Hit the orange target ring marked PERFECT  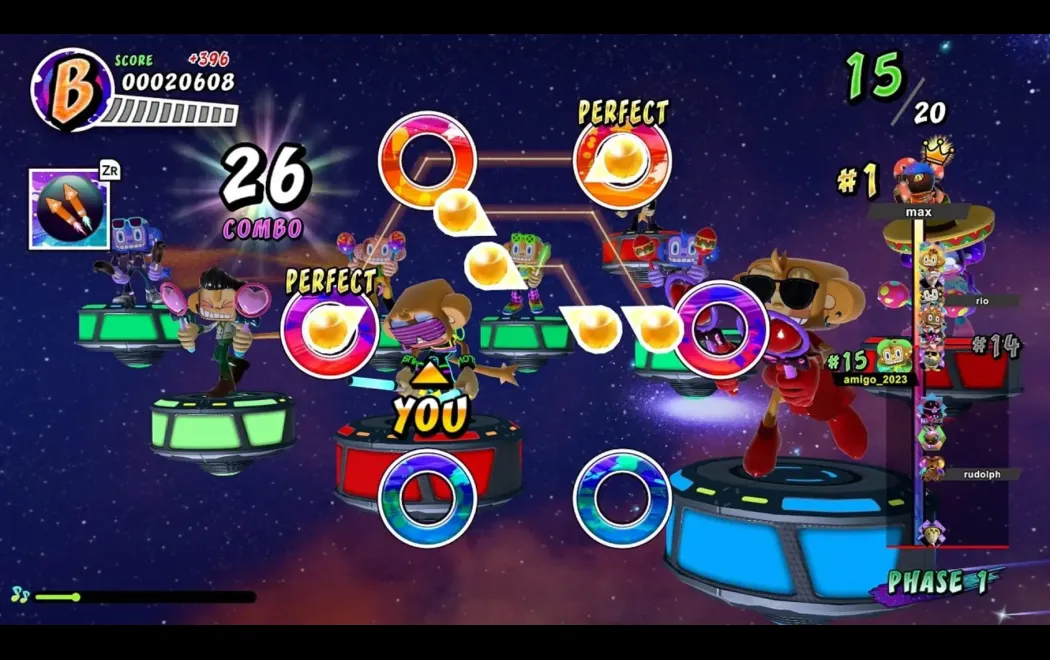click(x=622, y=160)
